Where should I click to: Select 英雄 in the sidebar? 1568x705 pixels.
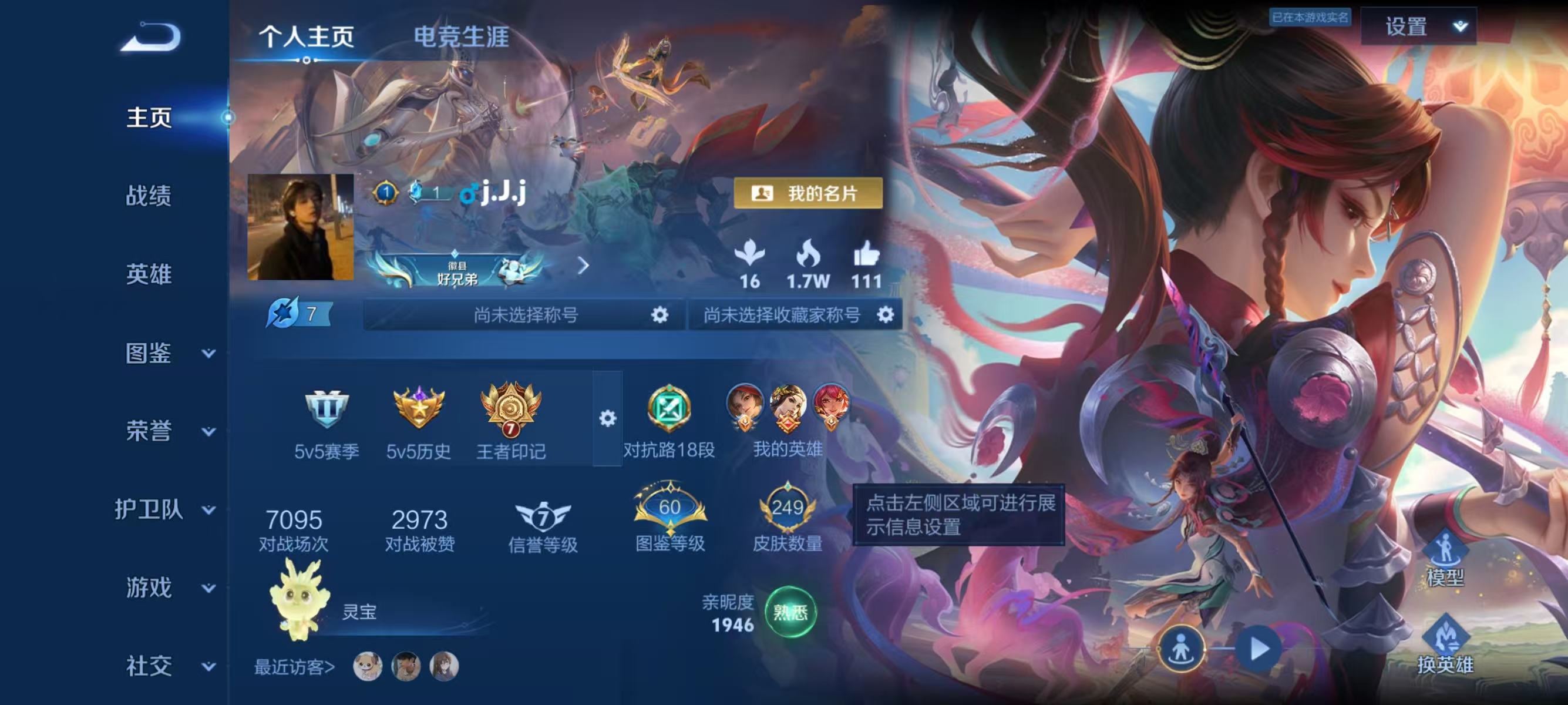(x=149, y=274)
